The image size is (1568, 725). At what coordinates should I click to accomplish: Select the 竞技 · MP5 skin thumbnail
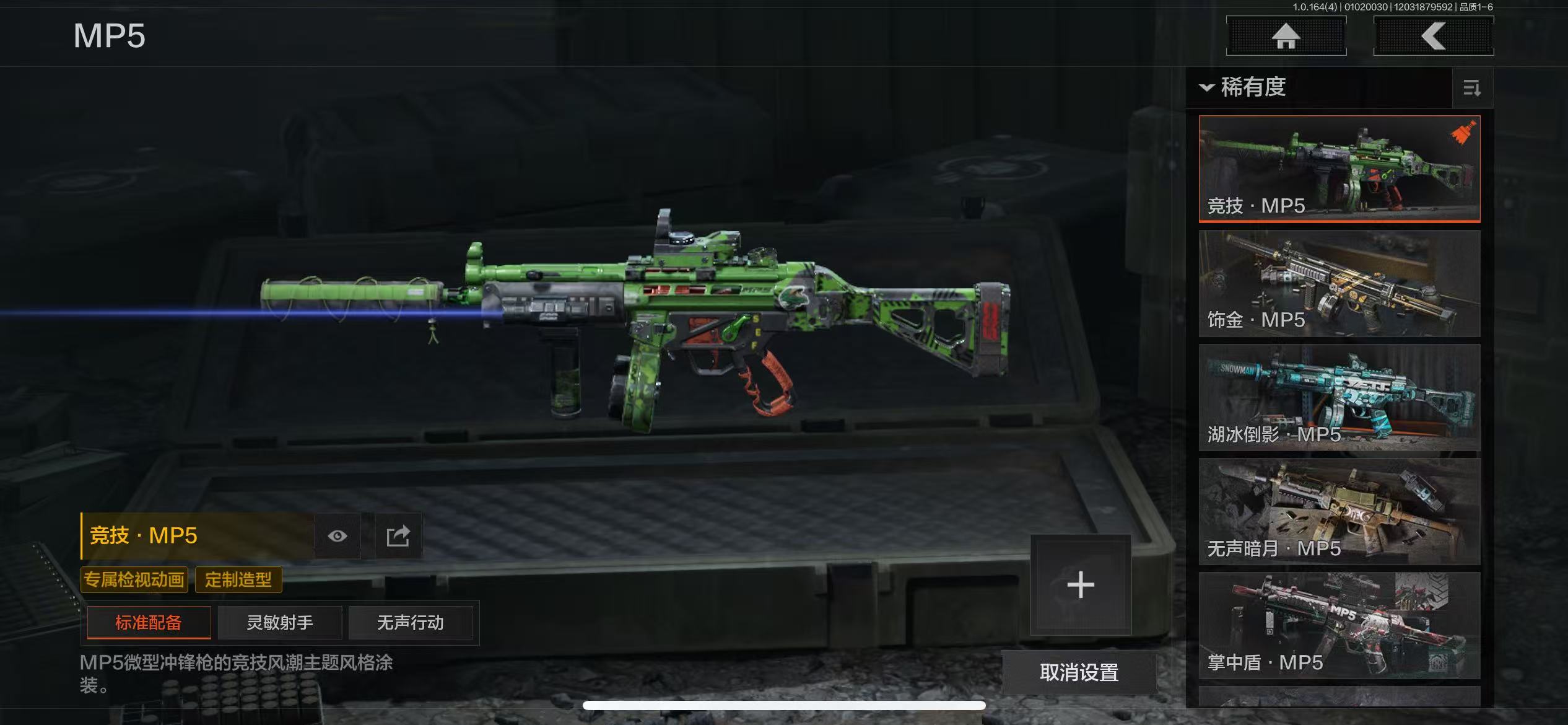click(1339, 169)
